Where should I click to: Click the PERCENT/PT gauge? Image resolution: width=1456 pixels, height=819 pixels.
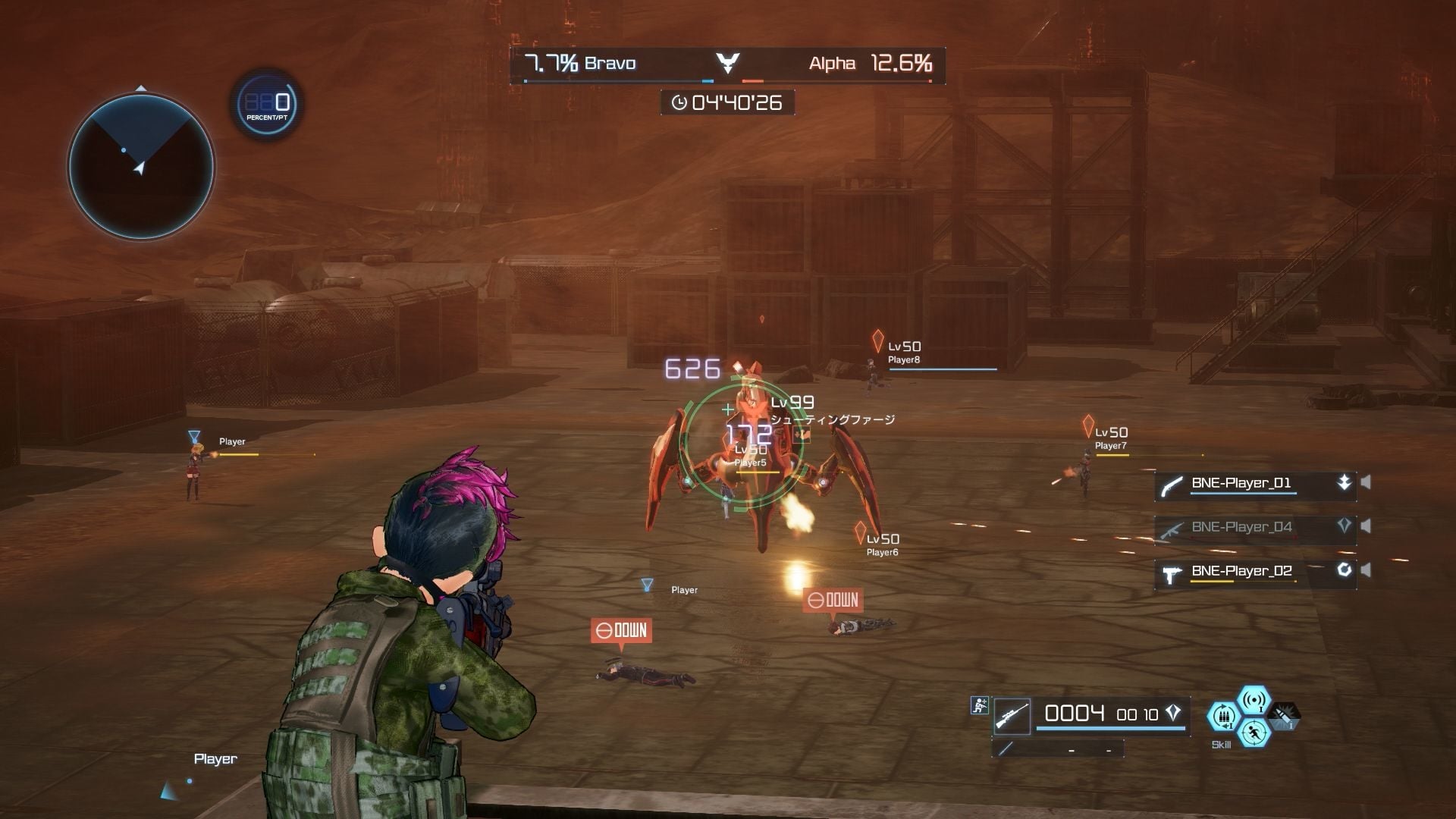[x=267, y=105]
